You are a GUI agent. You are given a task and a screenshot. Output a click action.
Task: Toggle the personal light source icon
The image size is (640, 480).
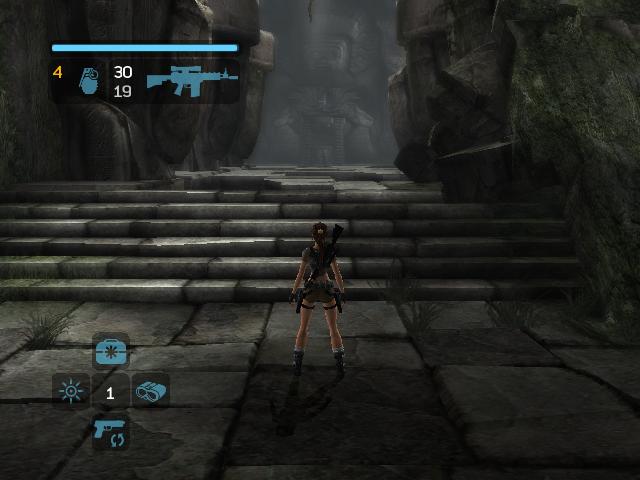(x=71, y=392)
